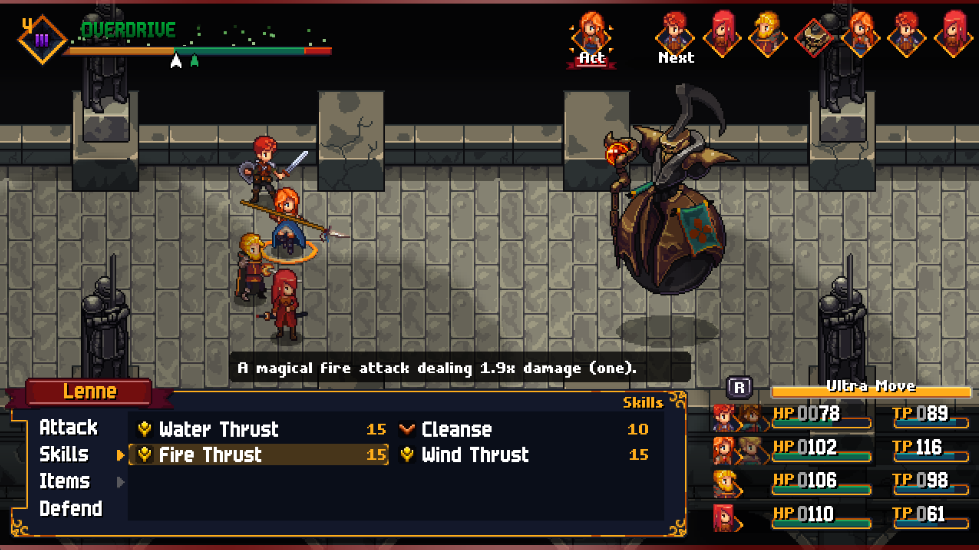This screenshot has width=979, height=550.
Task: Choose the Attack command
Action: click(x=68, y=427)
